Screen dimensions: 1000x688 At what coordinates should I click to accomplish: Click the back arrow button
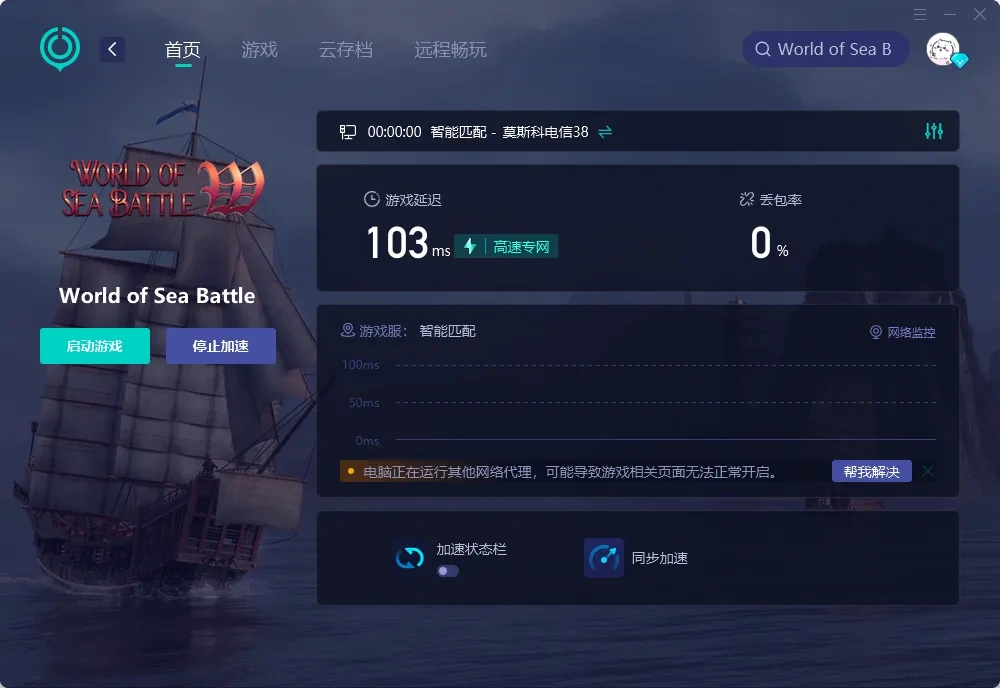point(113,49)
